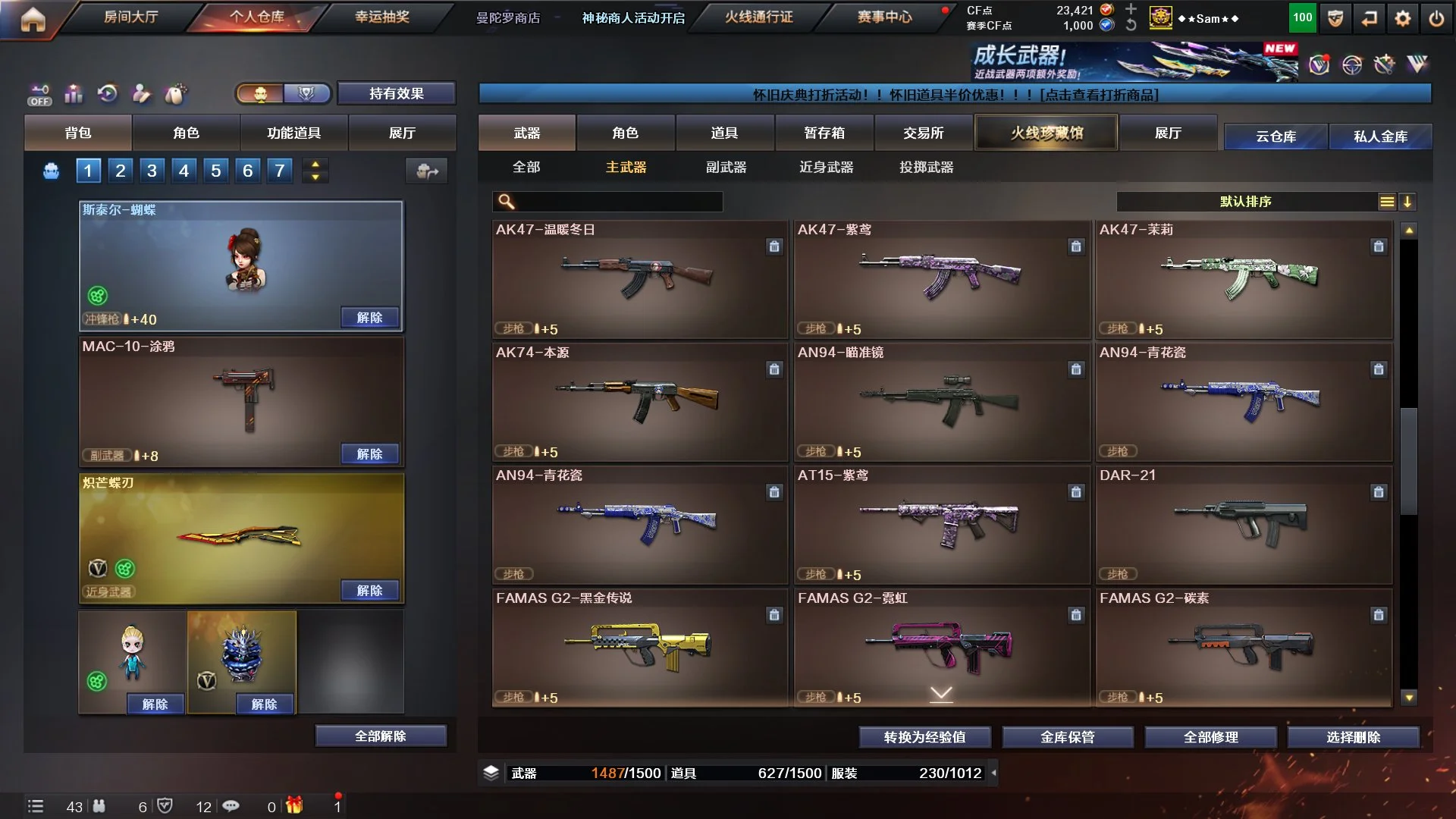Go to 幸运抽奖 lucky draw

[381, 17]
